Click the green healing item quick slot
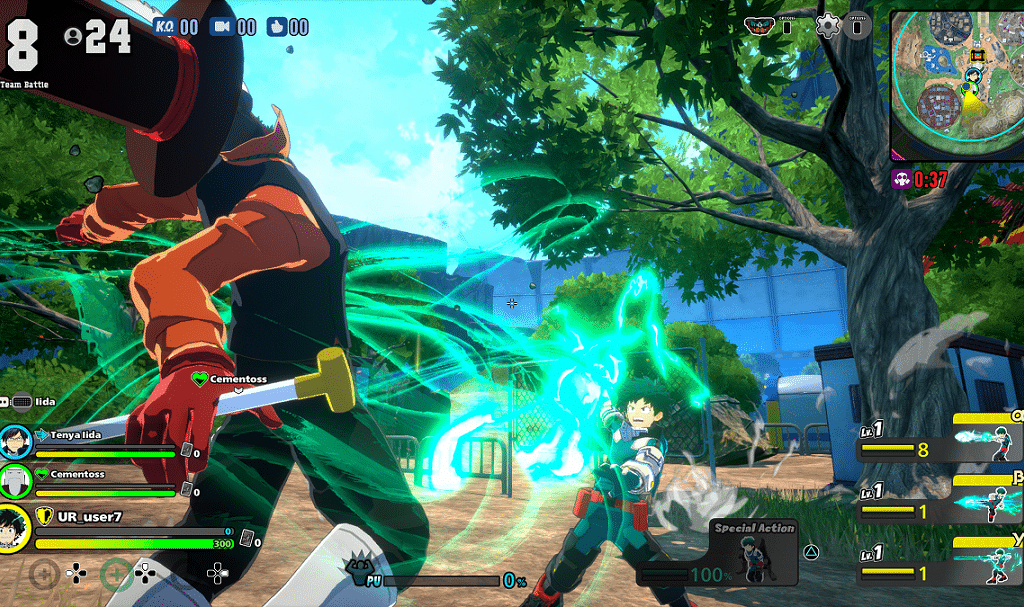Image resolution: width=1024 pixels, height=607 pixels. (116, 573)
